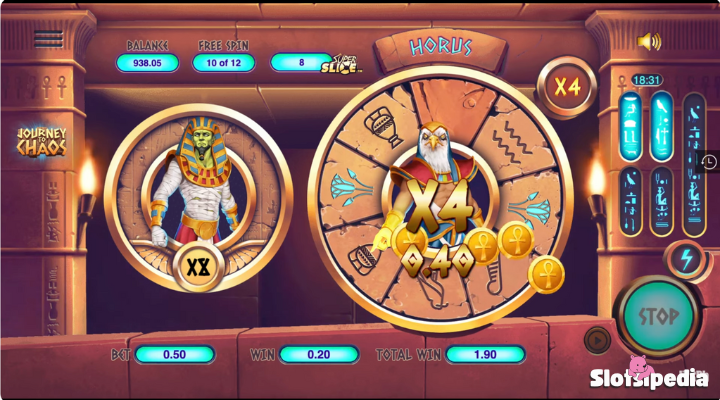
Task: Activate the lightning bolt turbo button
Action: pos(683,256)
